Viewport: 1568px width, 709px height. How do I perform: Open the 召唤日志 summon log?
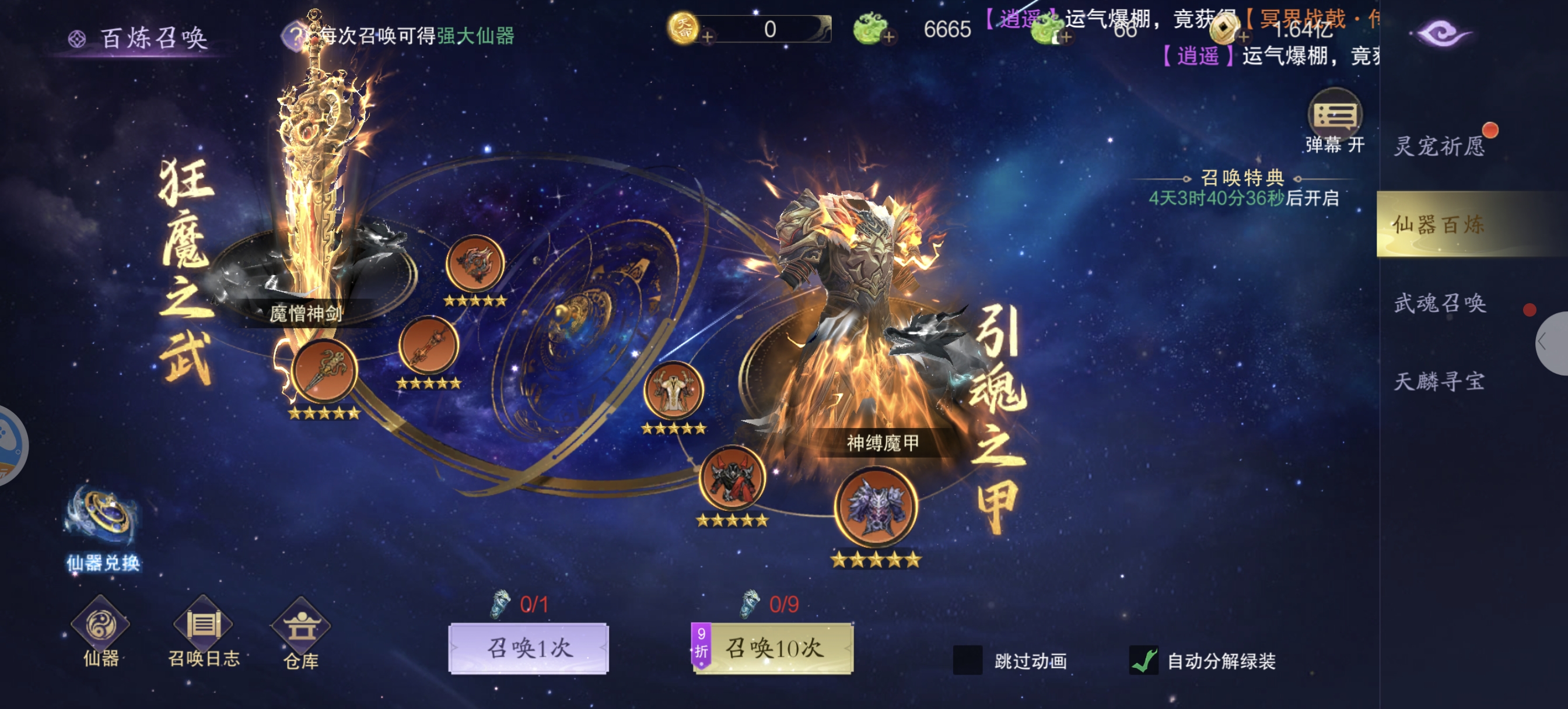pos(204,631)
